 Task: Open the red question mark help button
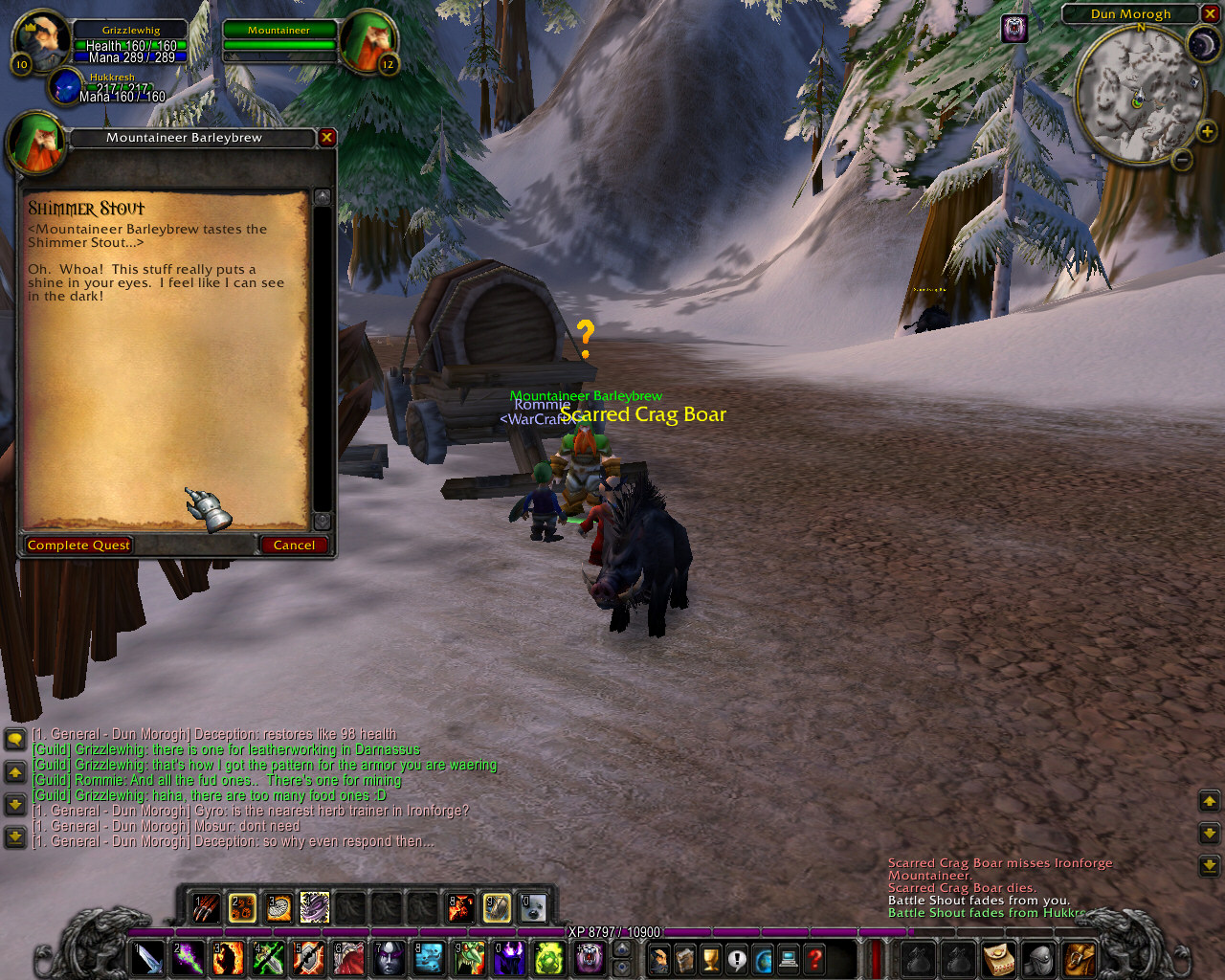[814, 958]
